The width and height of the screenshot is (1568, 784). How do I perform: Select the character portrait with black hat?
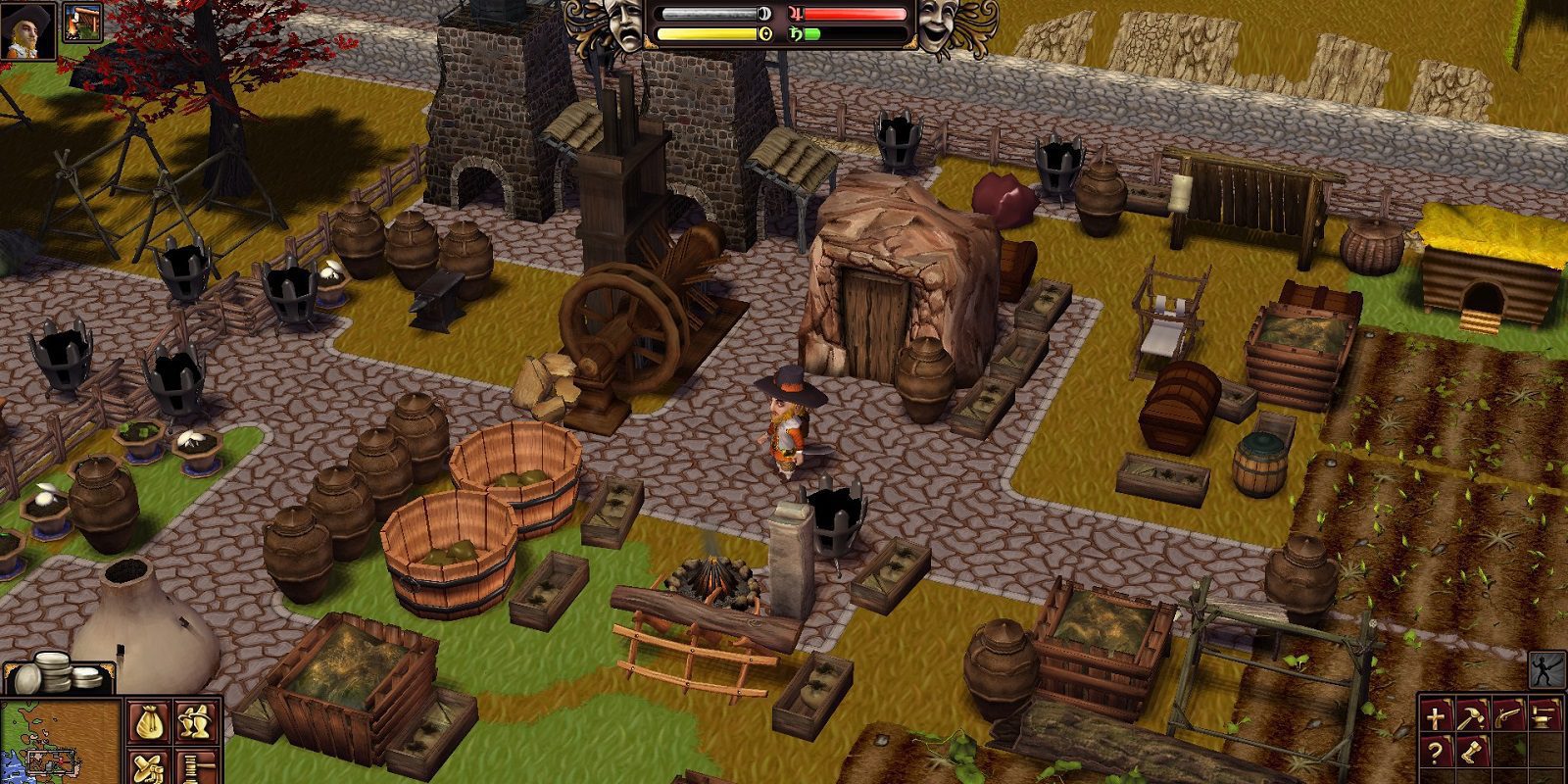click(26, 28)
